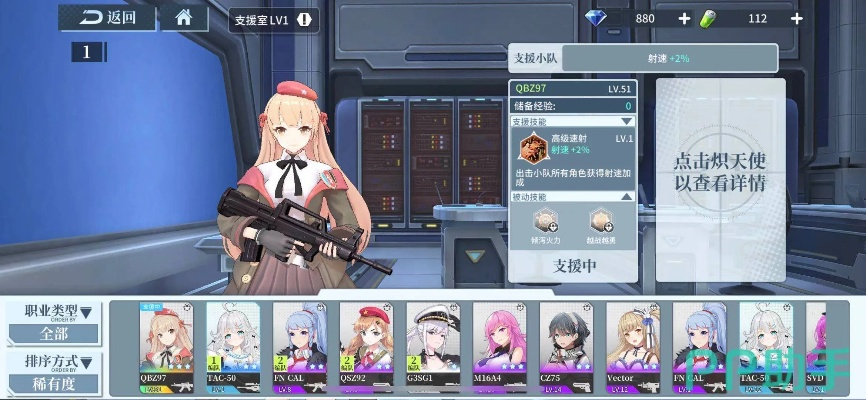866x400 pixels.
Task: Select support squad slot number 1
Action: point(87,52)
